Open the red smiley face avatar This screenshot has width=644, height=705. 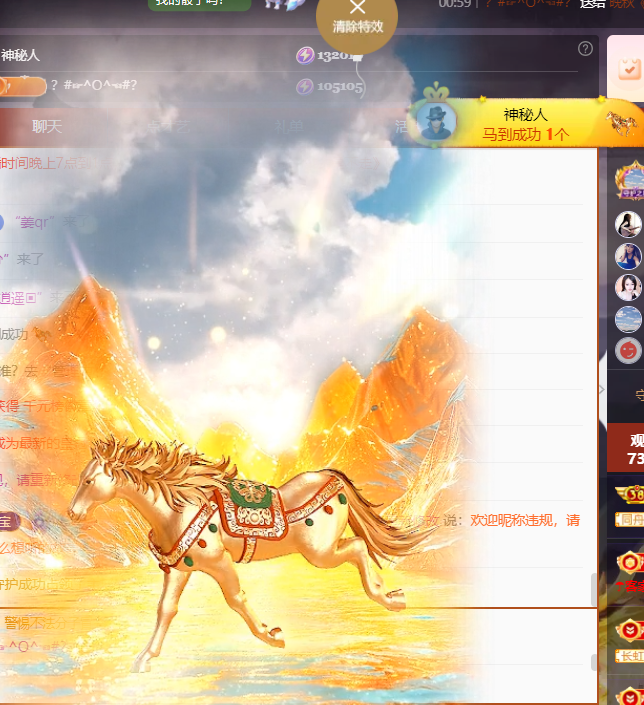(628, 350)
